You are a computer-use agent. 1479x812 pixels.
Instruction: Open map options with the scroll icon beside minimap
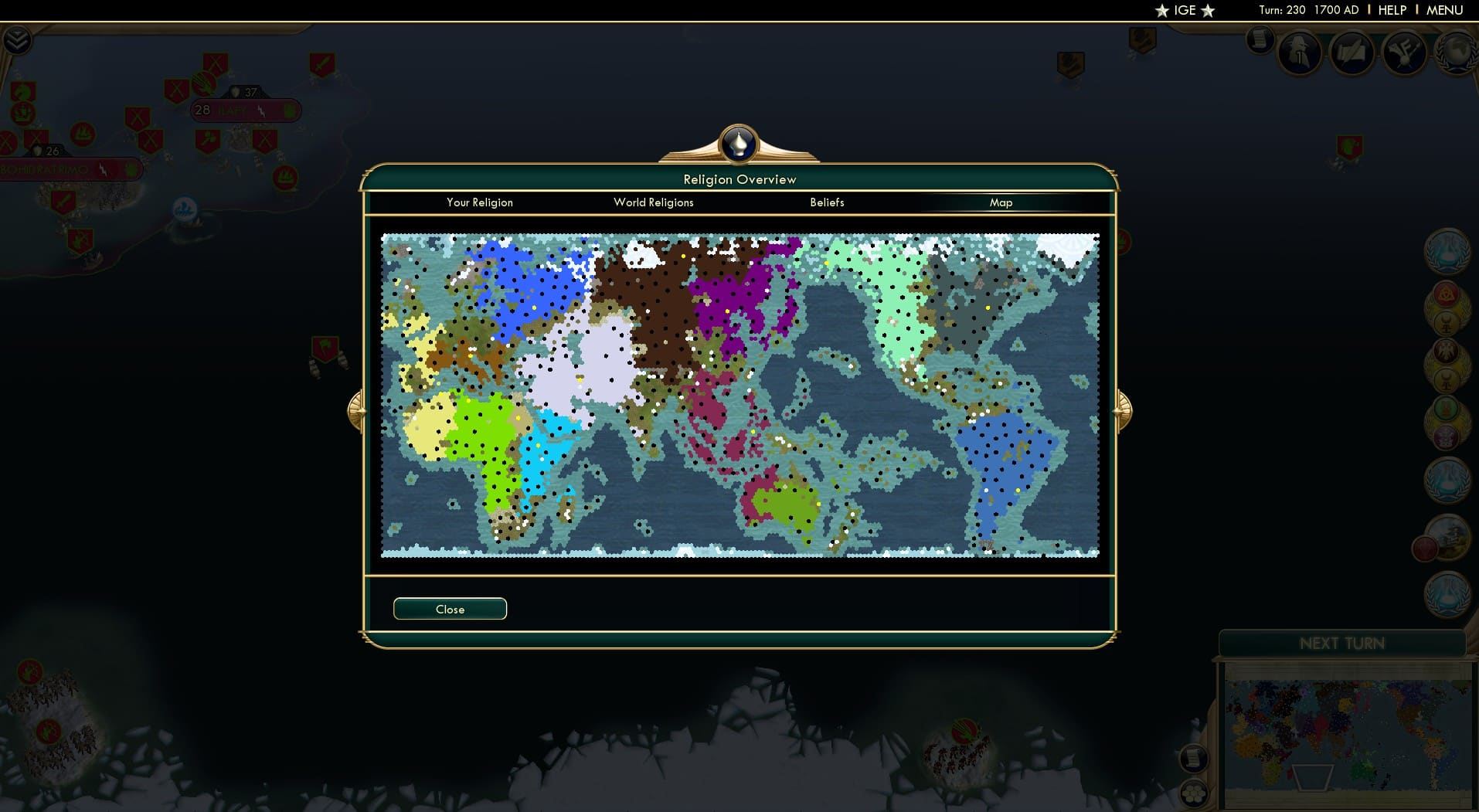point(1195,759)
